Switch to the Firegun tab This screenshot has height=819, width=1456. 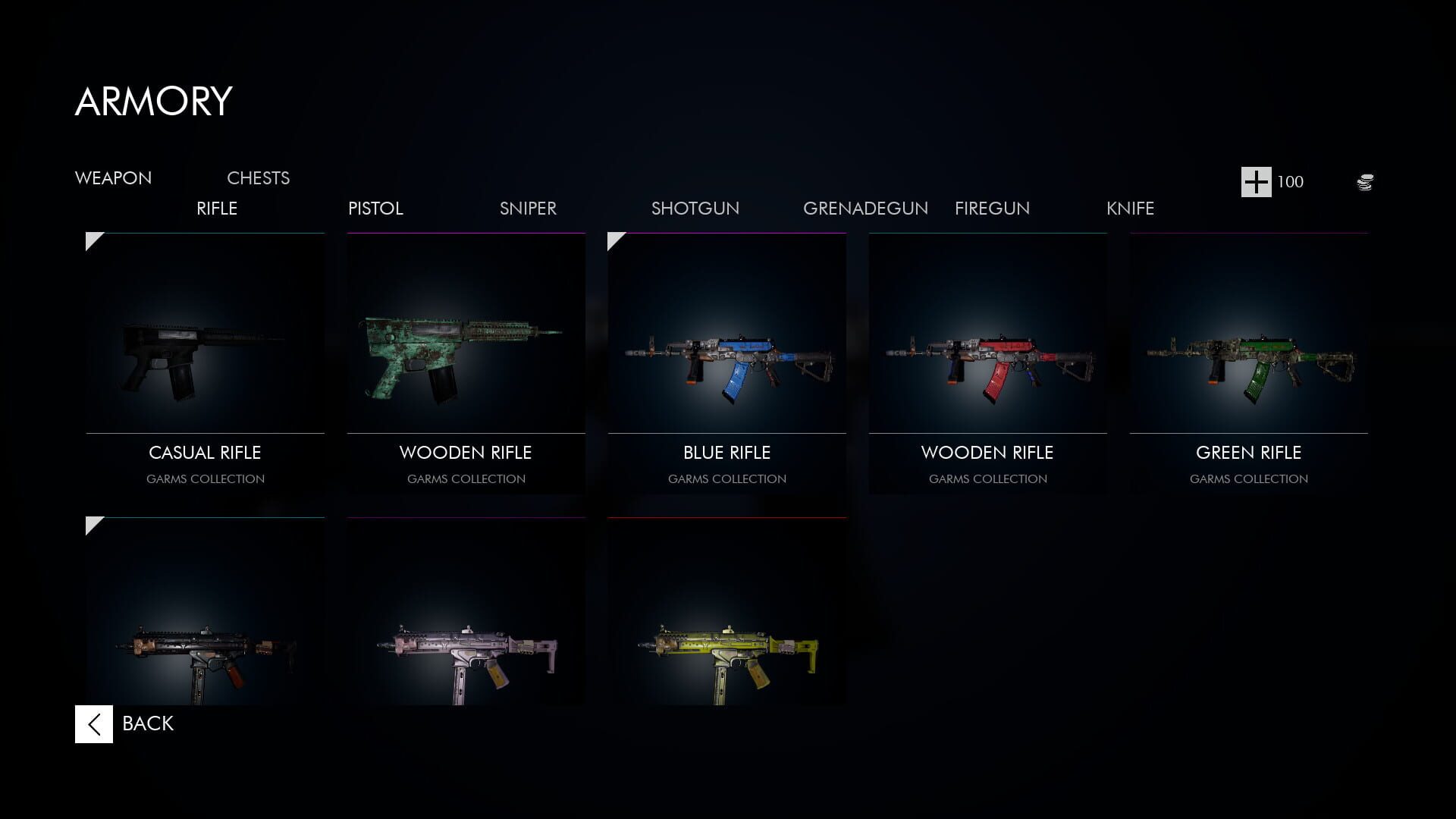point(992,209)
